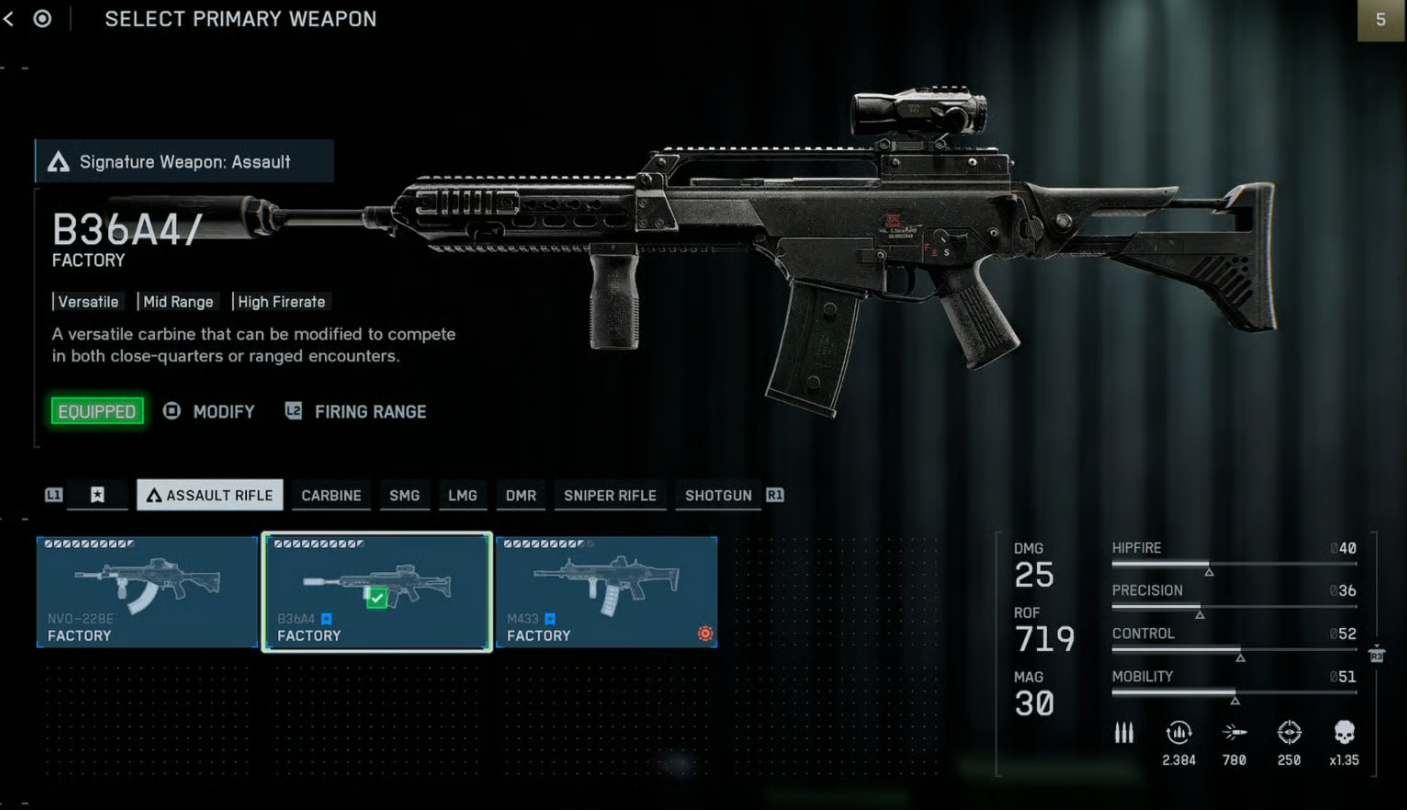Click the green Equipped button

[97, 411]
